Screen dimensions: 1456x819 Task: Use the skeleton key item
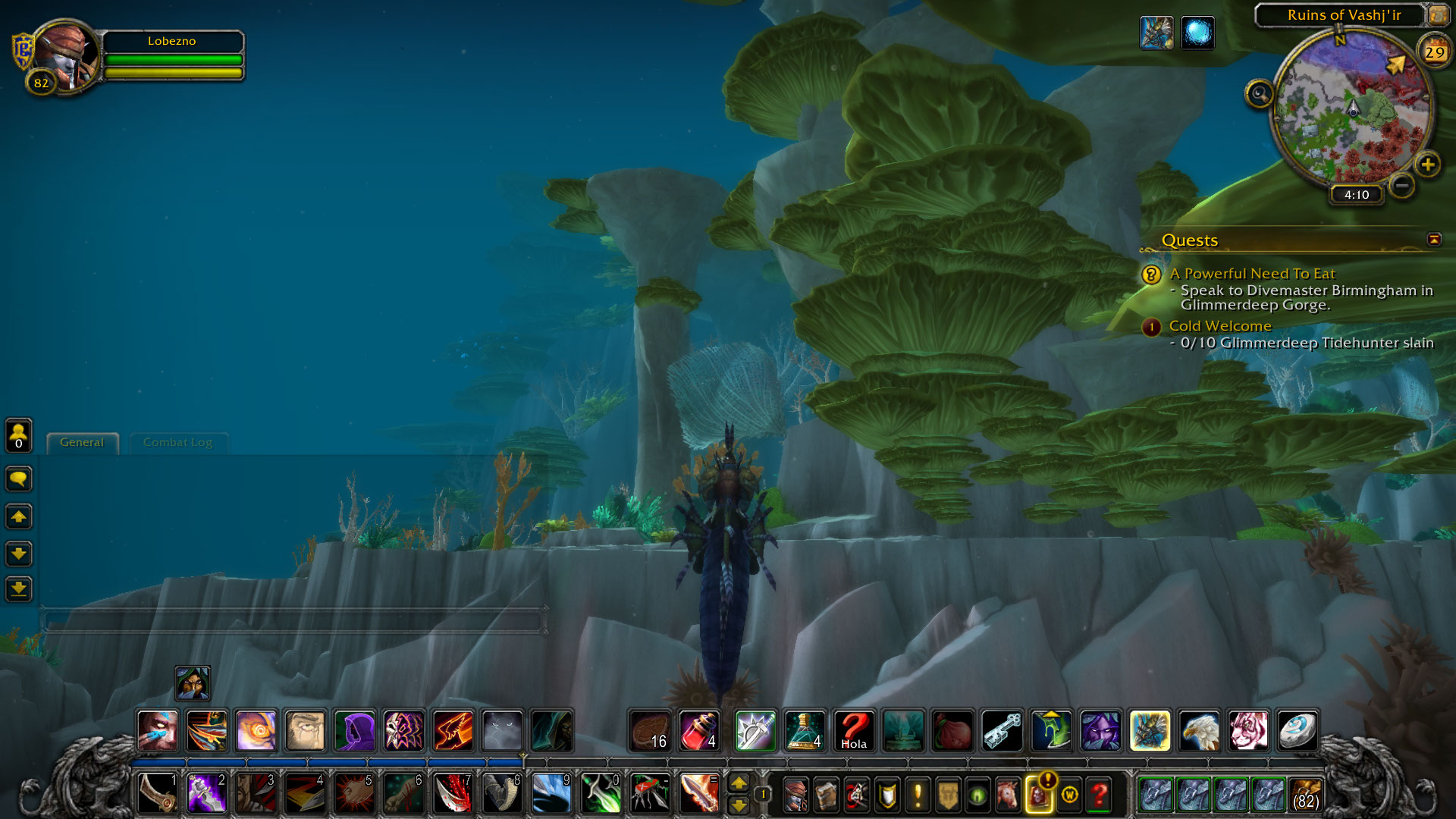pyautogui.click(x=1002, y=730)
